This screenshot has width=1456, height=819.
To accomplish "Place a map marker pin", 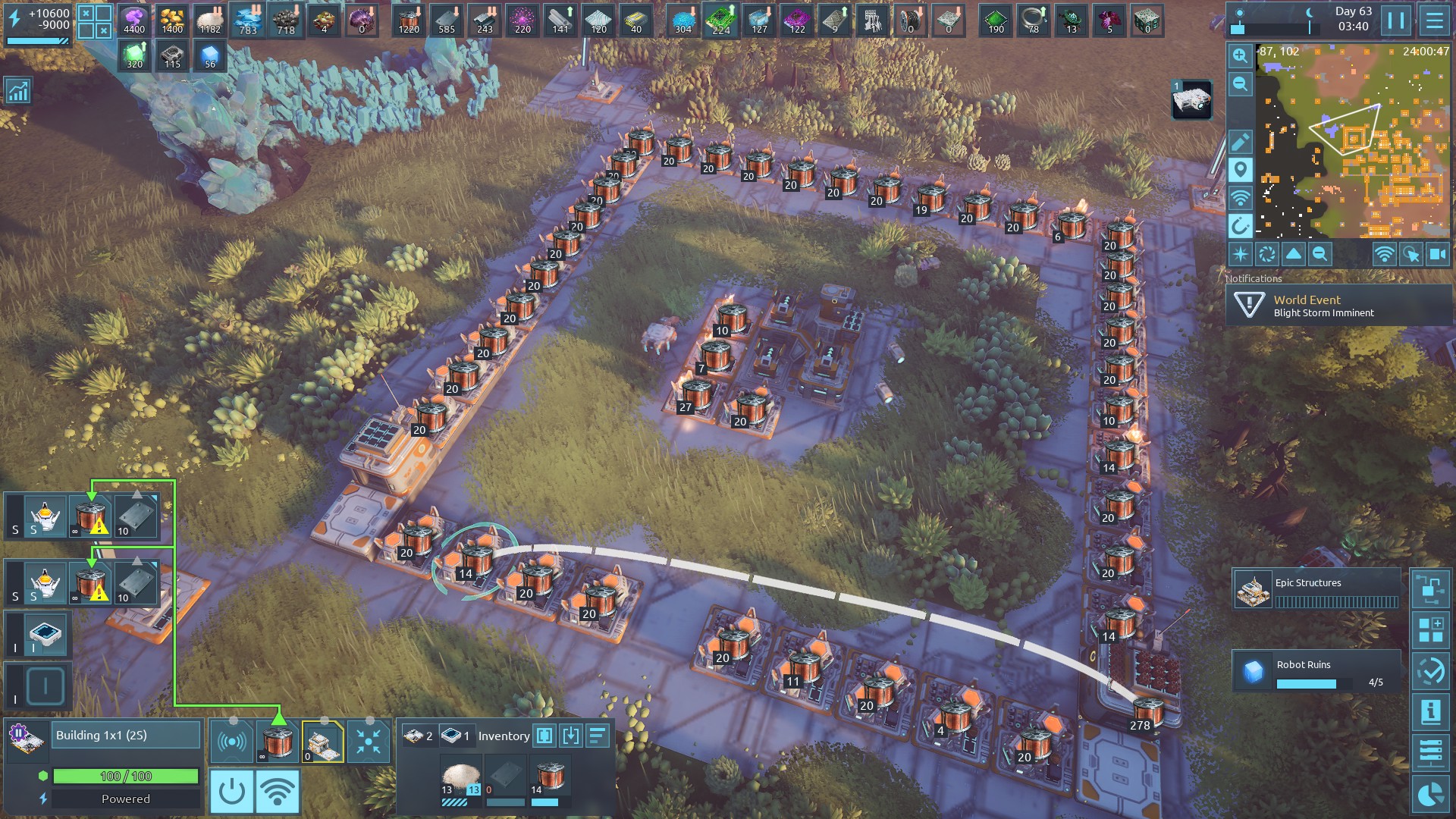I will [1240, 170].
